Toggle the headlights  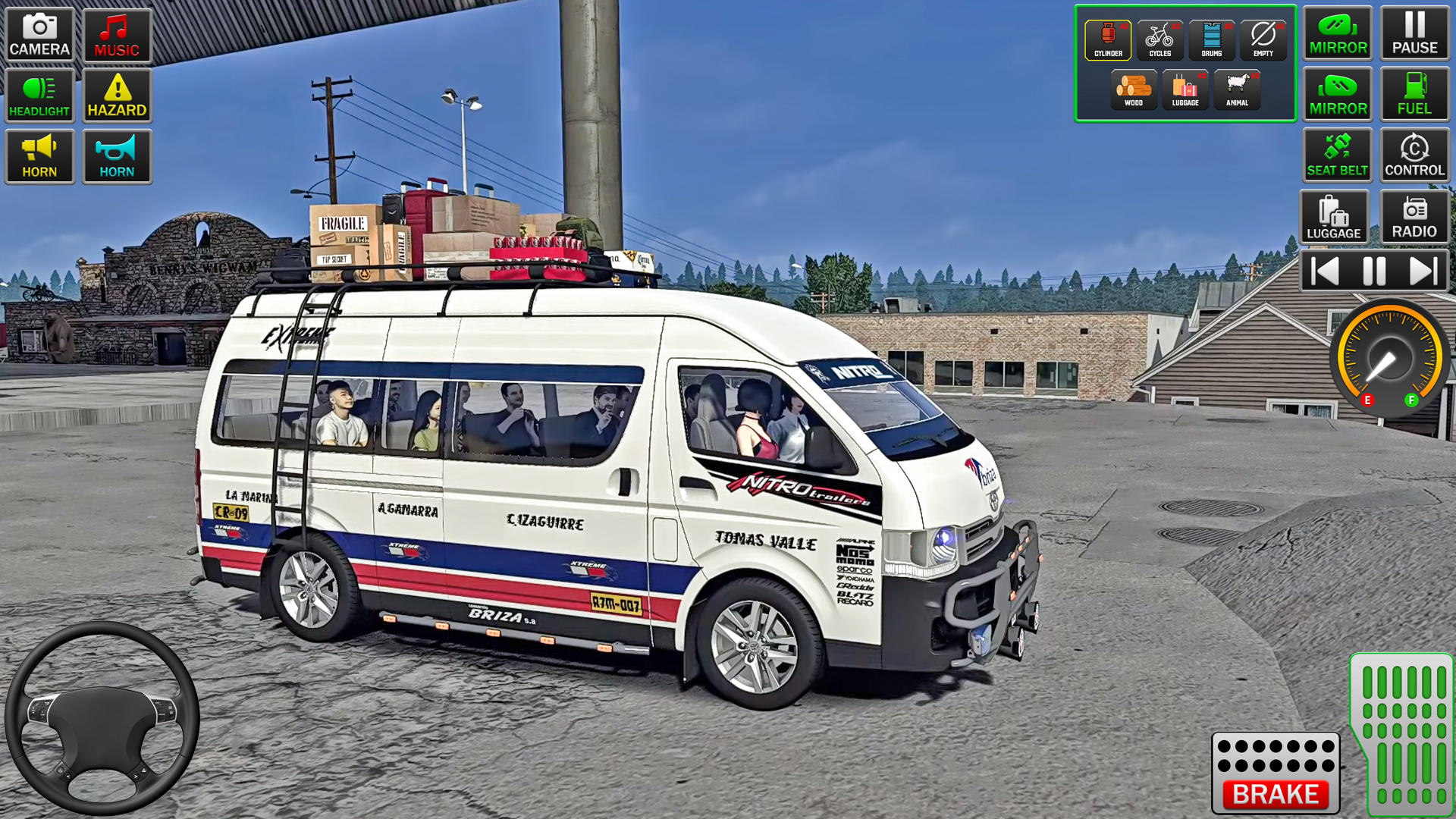click(39, 95)
